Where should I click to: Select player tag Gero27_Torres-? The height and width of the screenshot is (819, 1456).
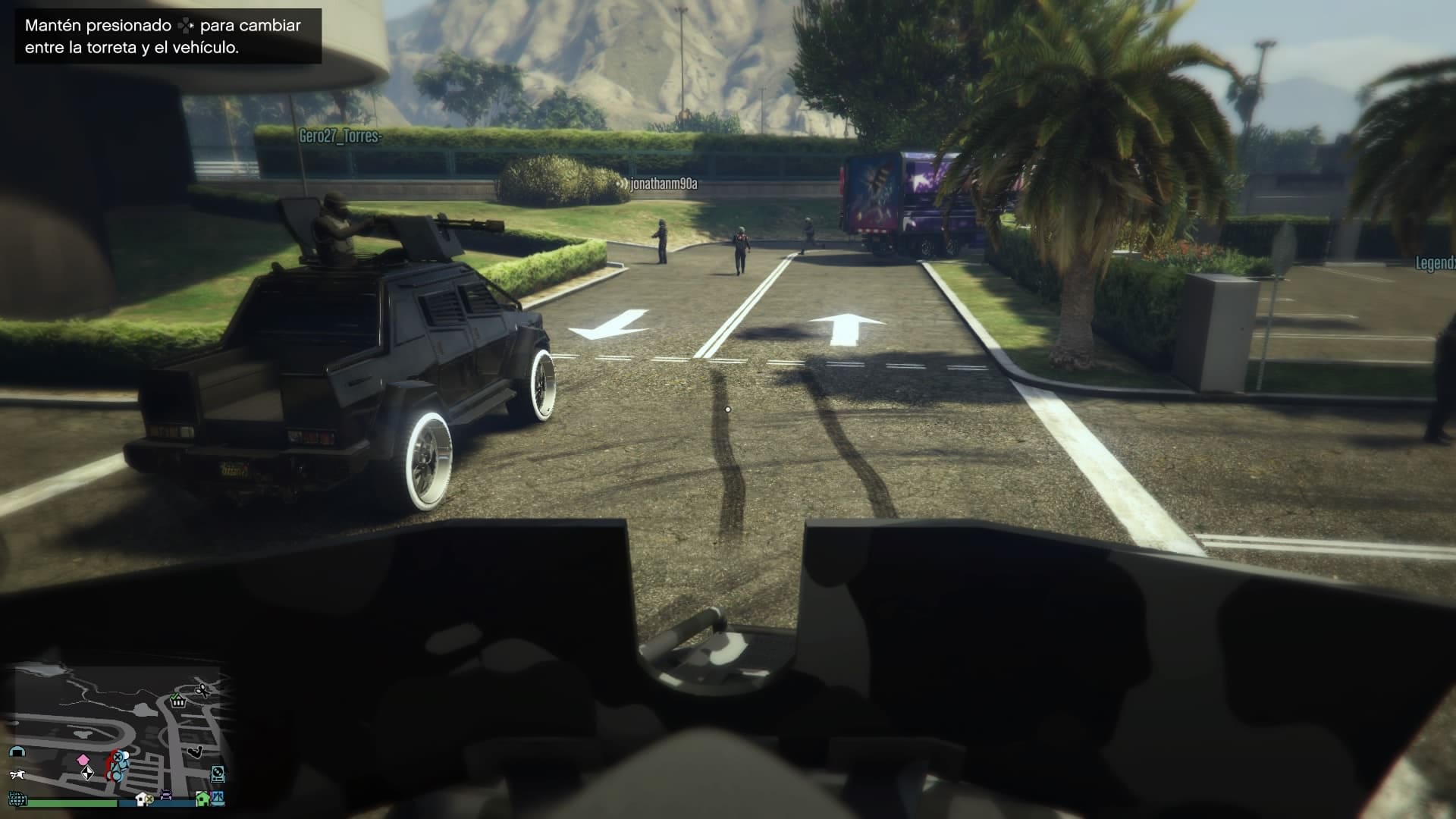(x=340, y=136)
